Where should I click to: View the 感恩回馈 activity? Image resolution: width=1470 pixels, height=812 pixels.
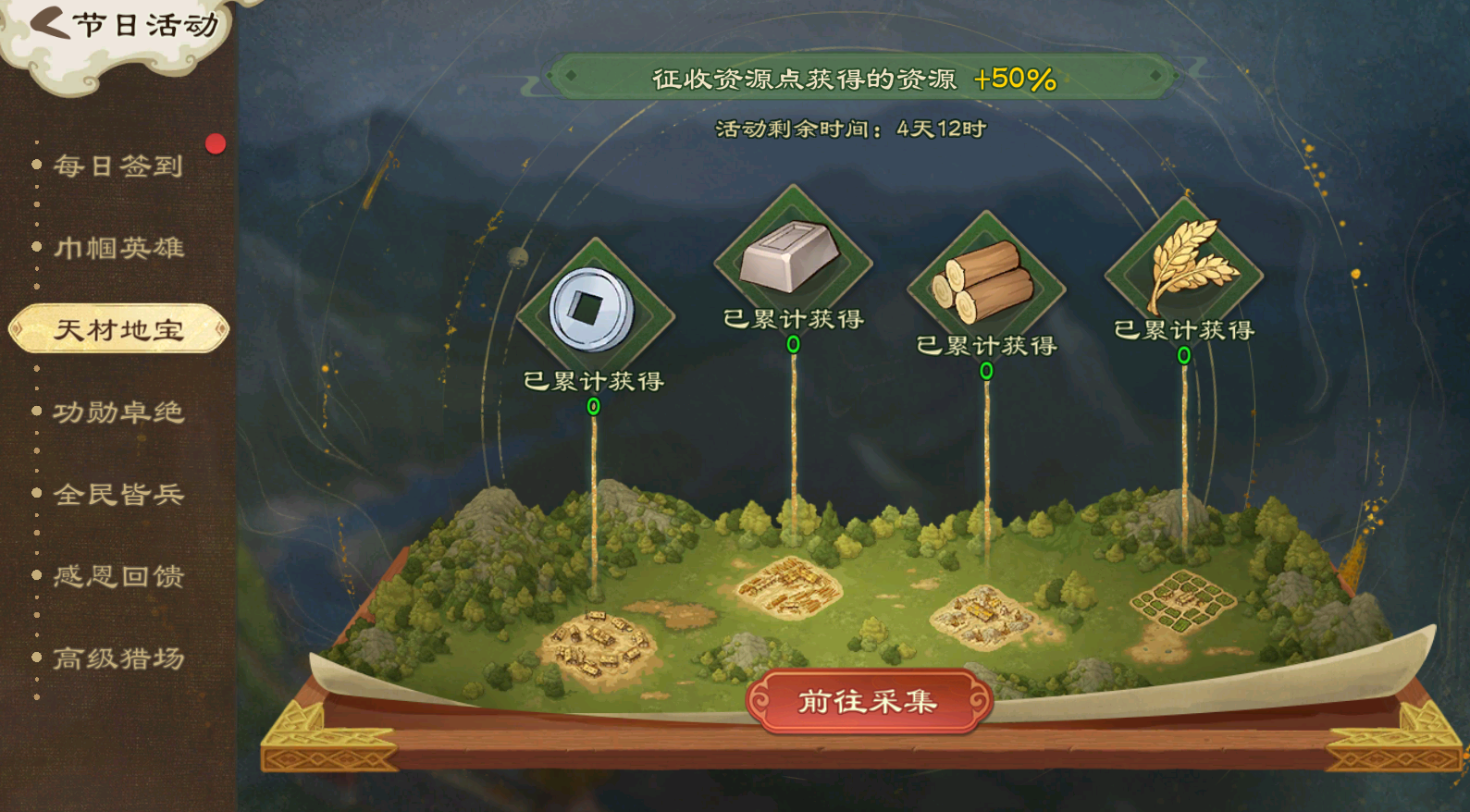(118, 577)
